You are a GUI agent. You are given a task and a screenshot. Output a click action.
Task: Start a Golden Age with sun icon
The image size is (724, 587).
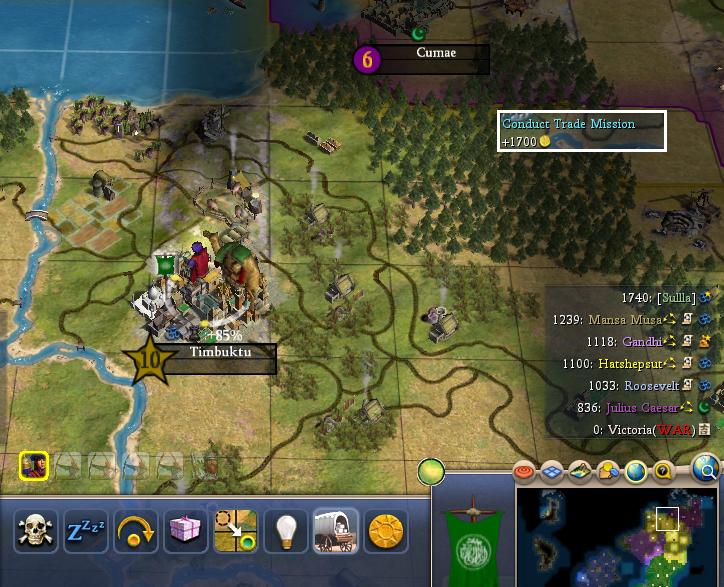[x=385, y=531]
